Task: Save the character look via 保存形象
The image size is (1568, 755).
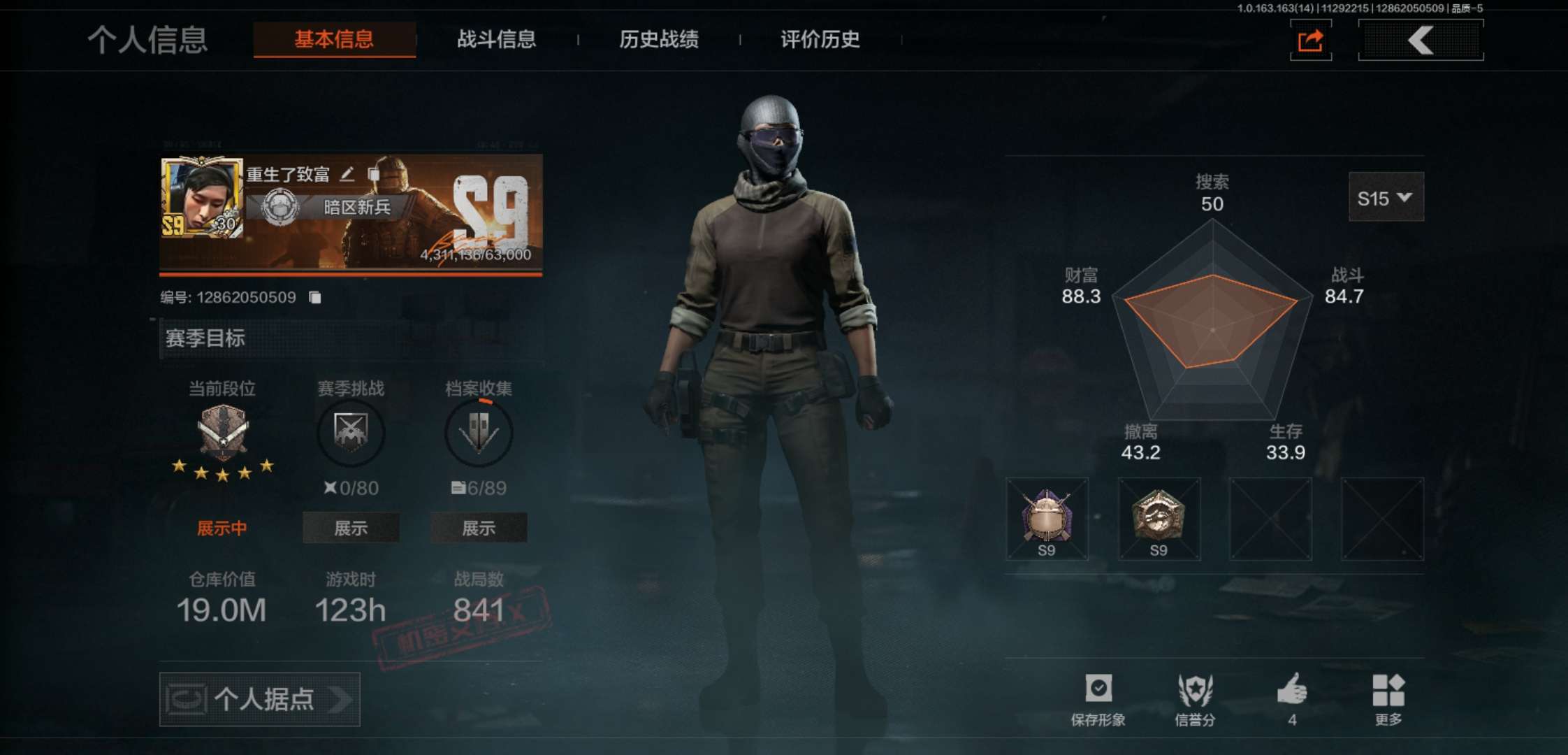Action: pos(1098,698)
